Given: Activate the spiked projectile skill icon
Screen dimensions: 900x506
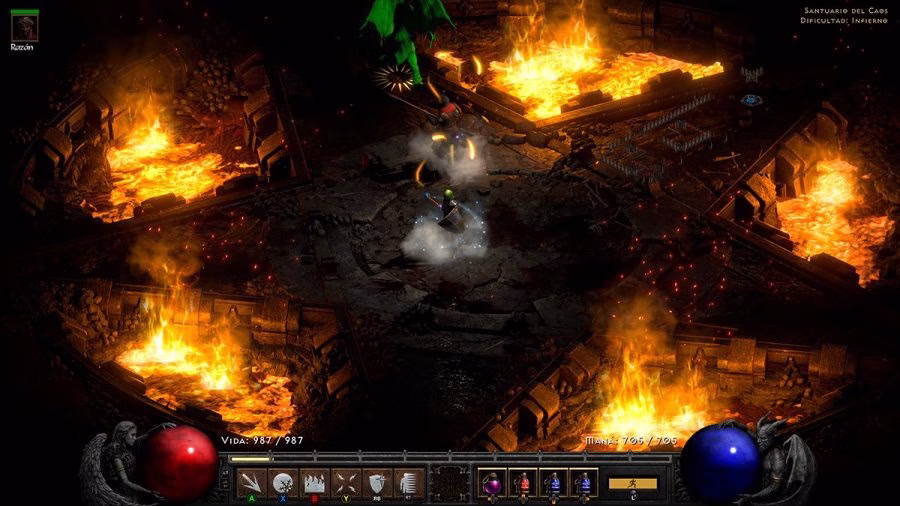Looking at the screenshot, I should click(253, 482).
